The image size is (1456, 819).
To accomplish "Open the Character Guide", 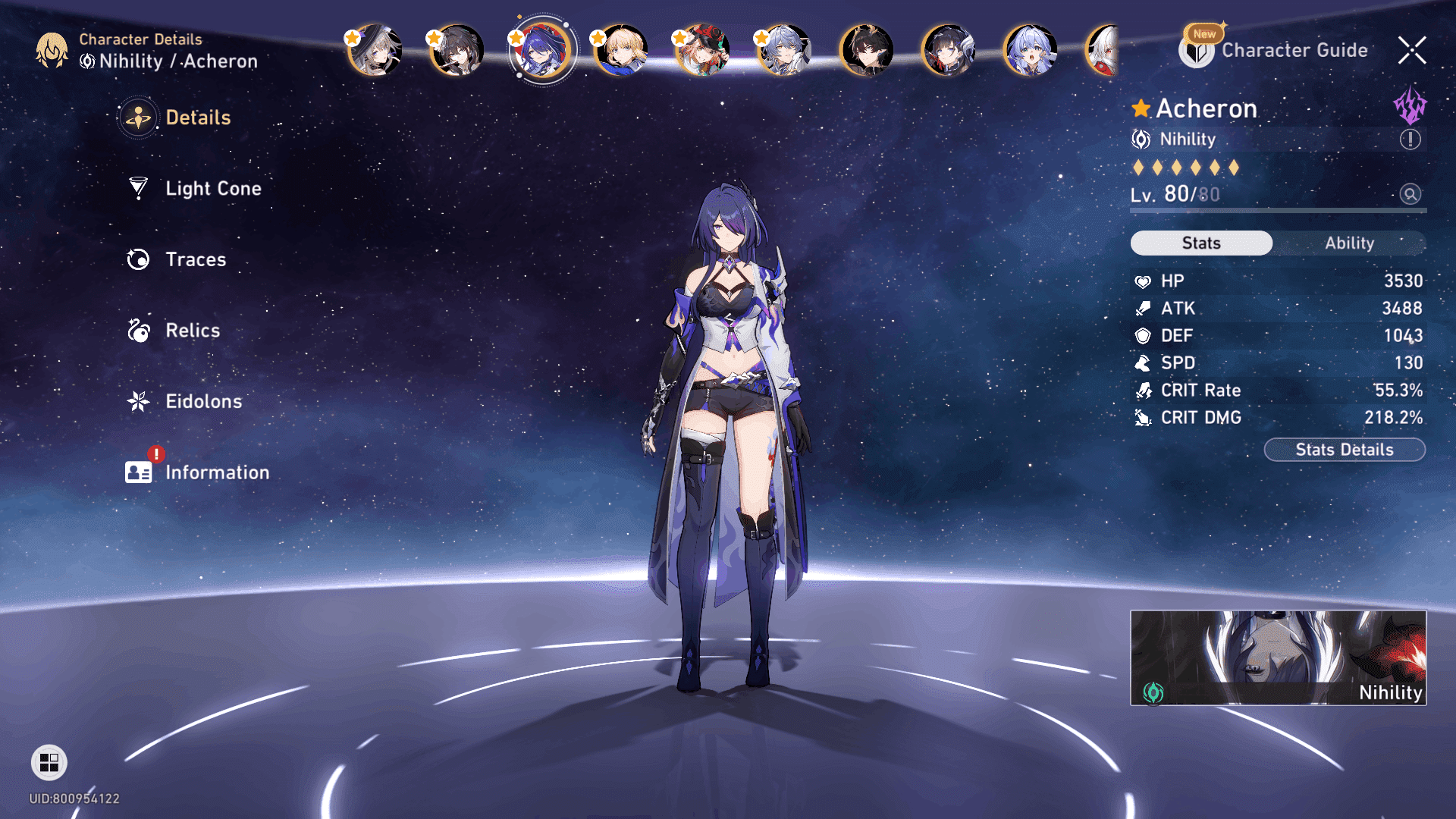I will click(1294, 51).
